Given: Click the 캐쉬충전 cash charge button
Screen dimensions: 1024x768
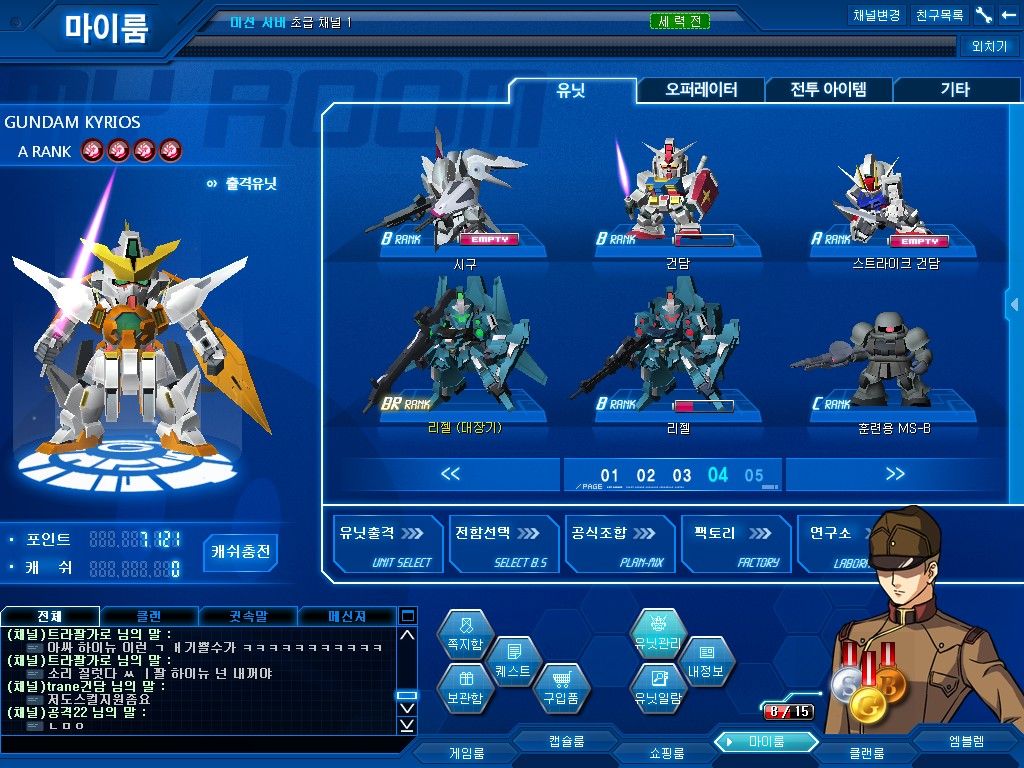Looking at the screenshot, I should (241, 552).
